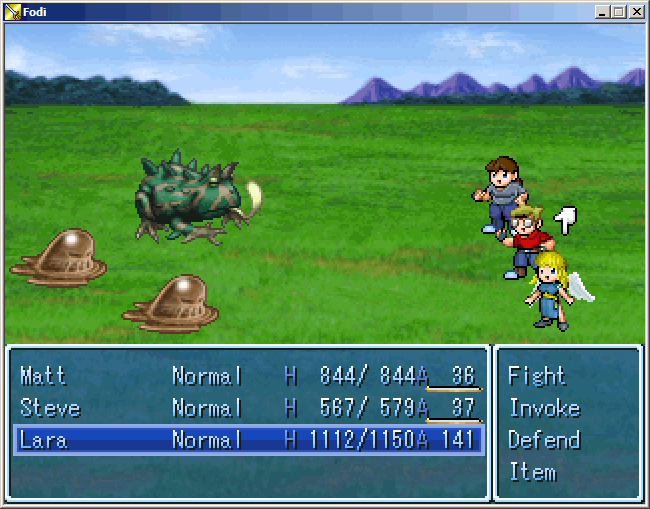Close the Fodi game window
Image resolution: width=650 pixels, height=509 pixels.
[x=636, y=12]
